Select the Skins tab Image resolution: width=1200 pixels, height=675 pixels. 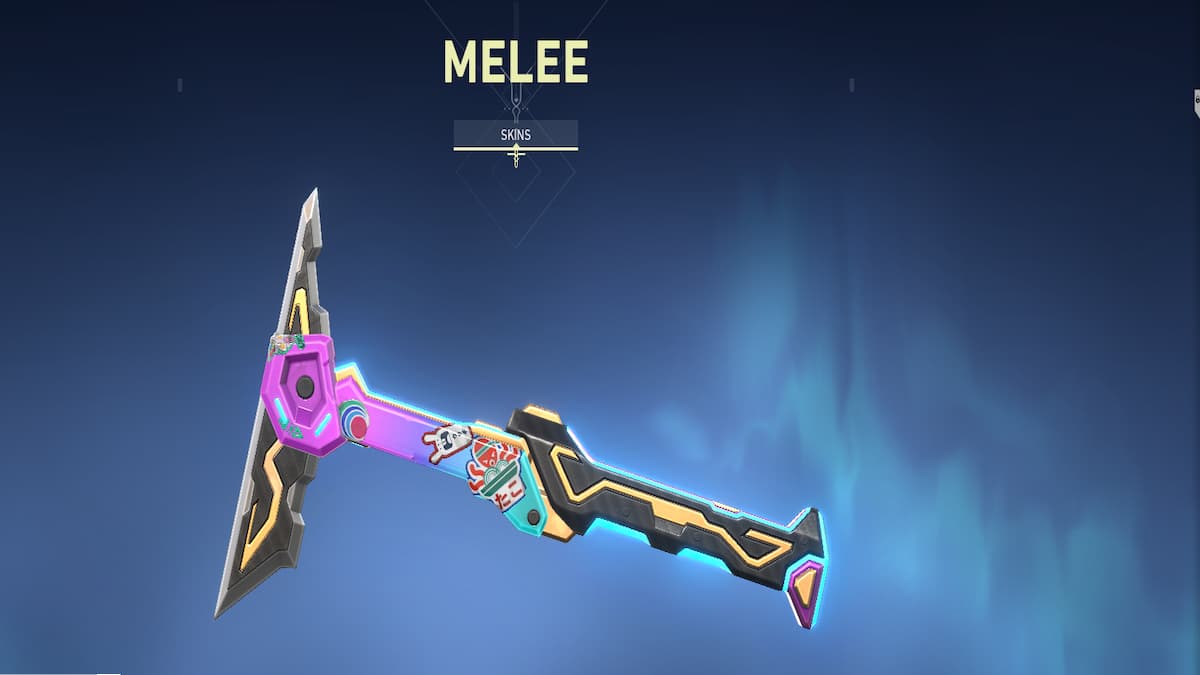point(515,134)
